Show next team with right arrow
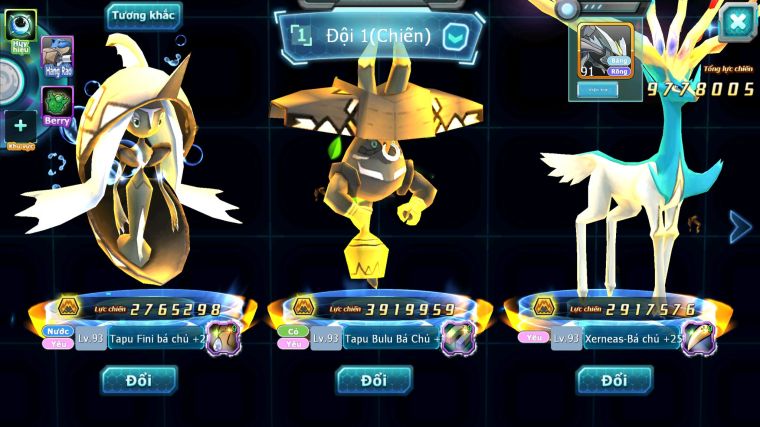Screen dimensions: 760x427 pyautogui.click(x=740, y=227)
